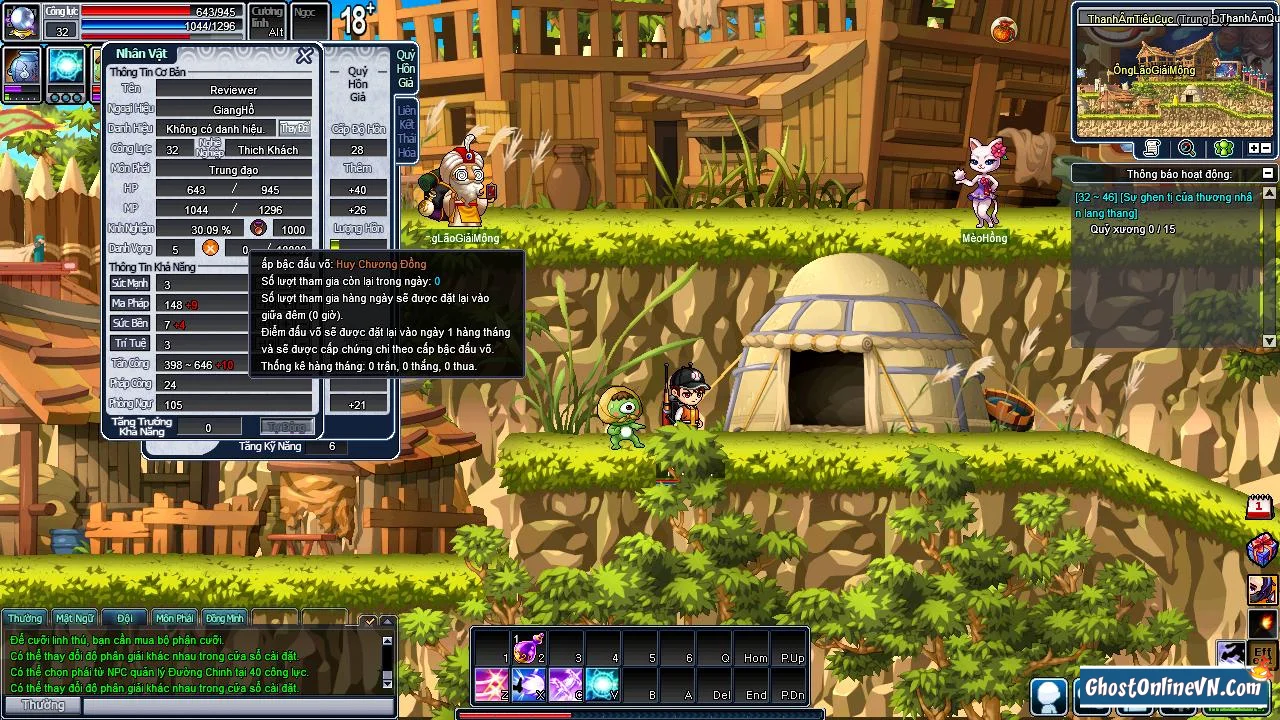Activate the pink slash skill on Z

(490, 685)
